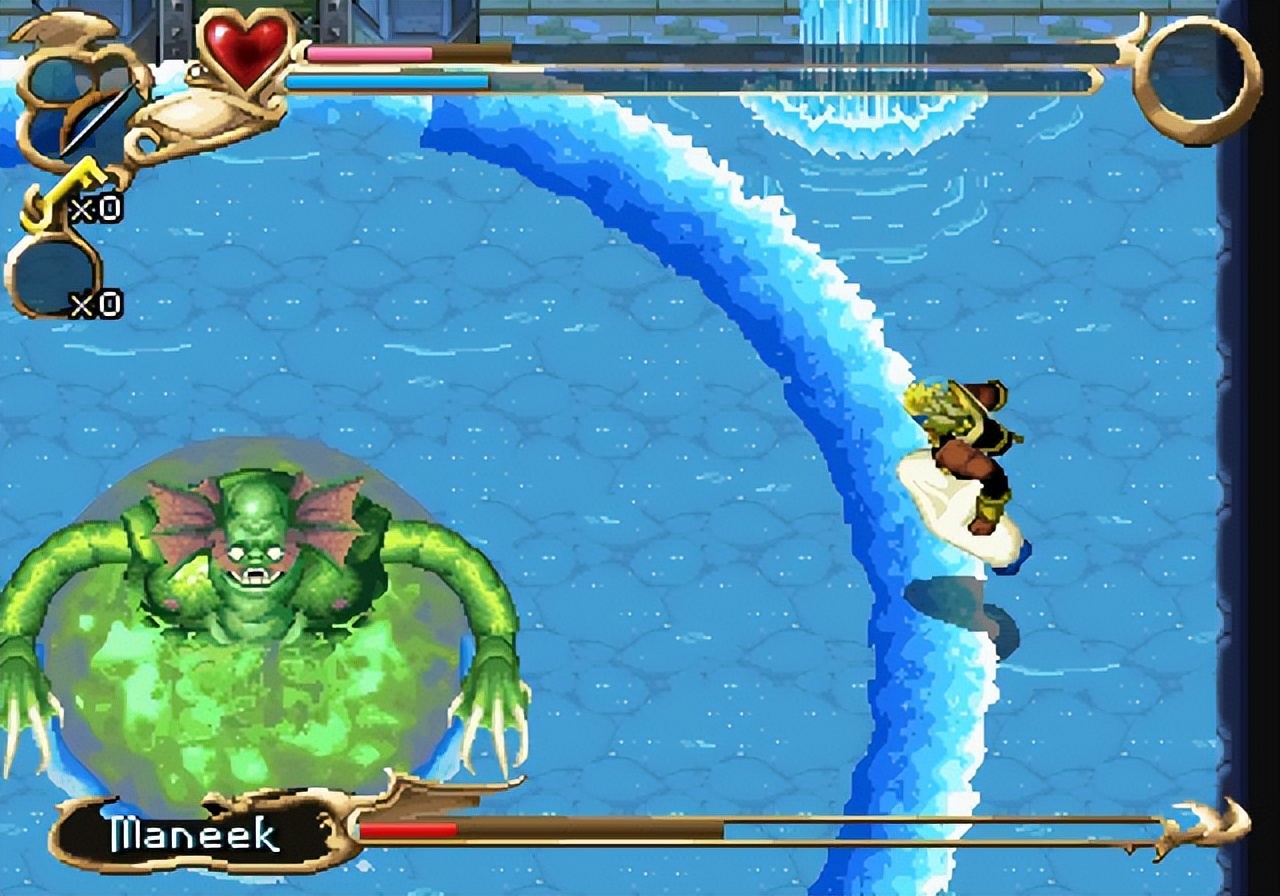Screen dimensions: 1280x896
Task: Click the red heart icon
Action: click(x=246, y=50)
